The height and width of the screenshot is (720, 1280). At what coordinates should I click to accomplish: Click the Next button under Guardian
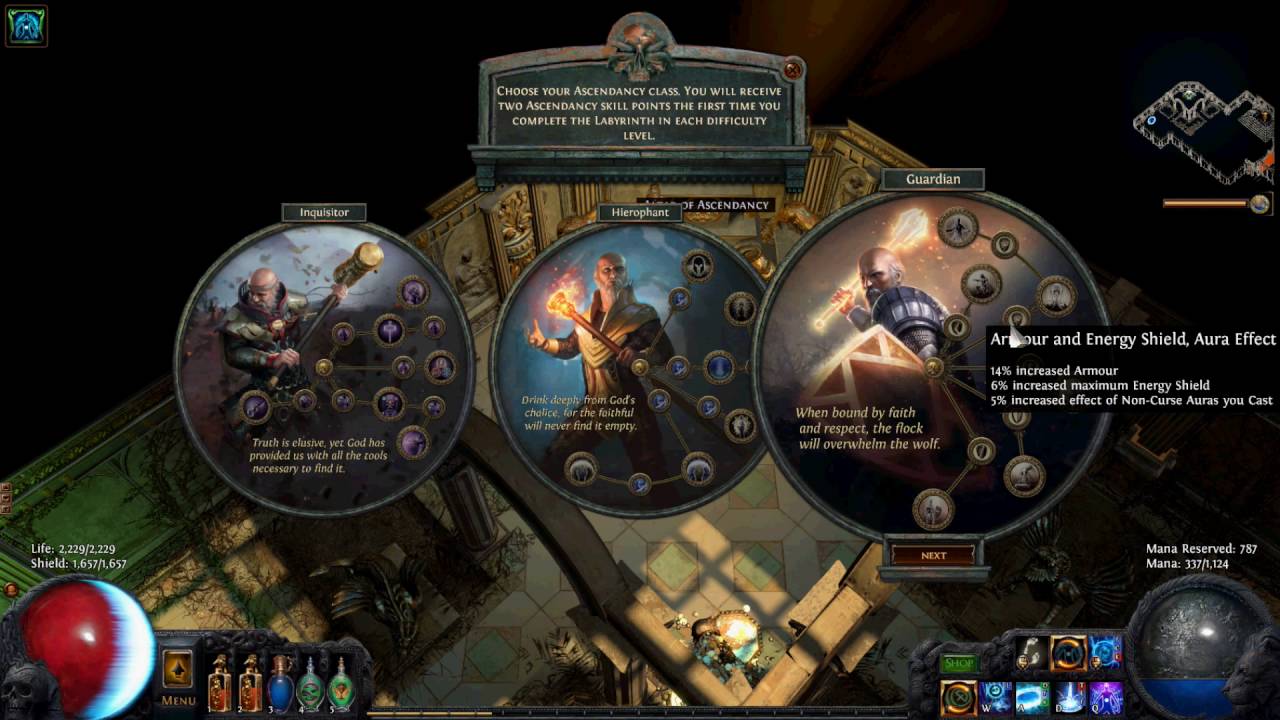(933, 555)
